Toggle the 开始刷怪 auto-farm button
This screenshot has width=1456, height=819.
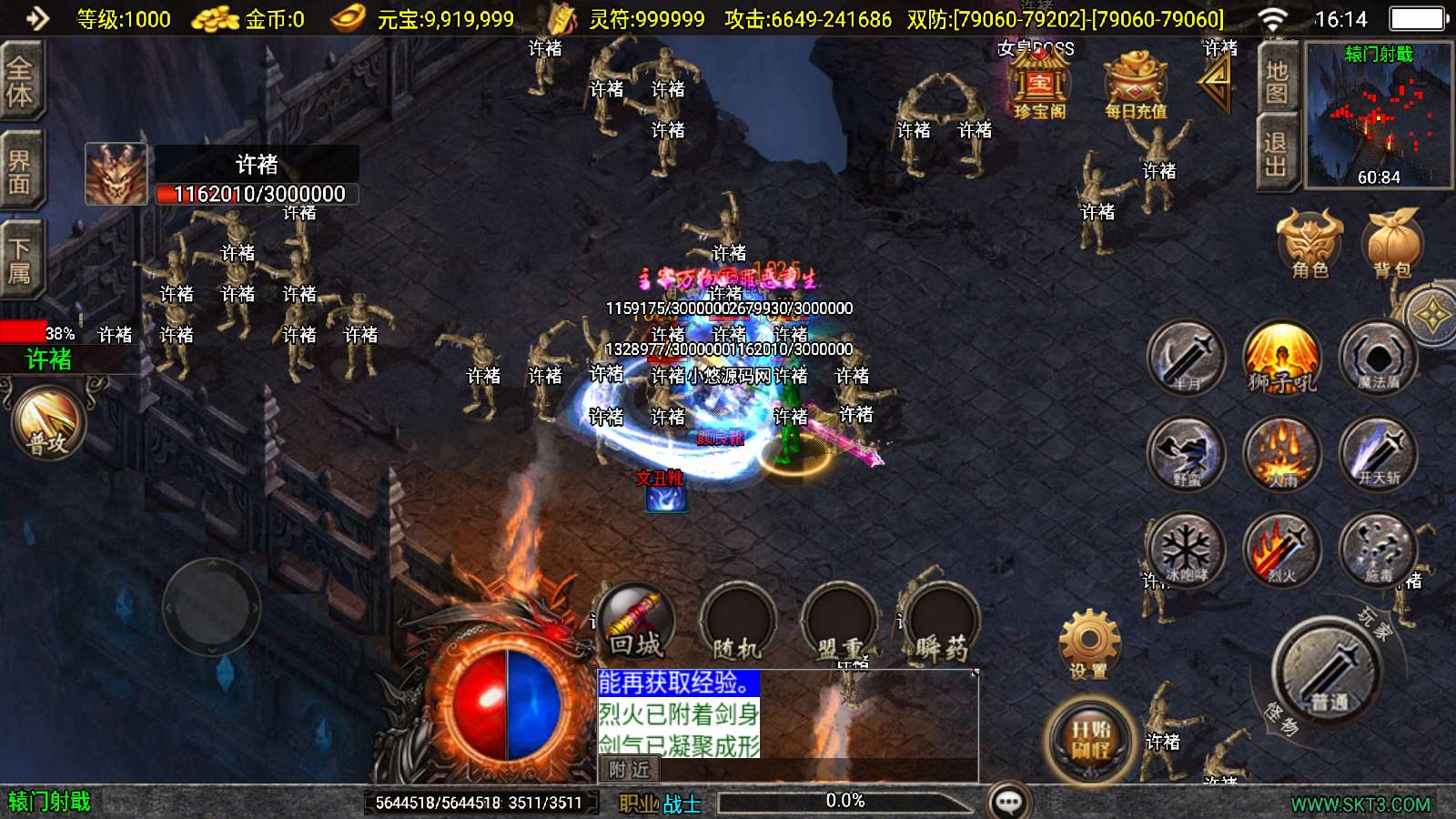pyautogui.click(x=1090, y=739)
